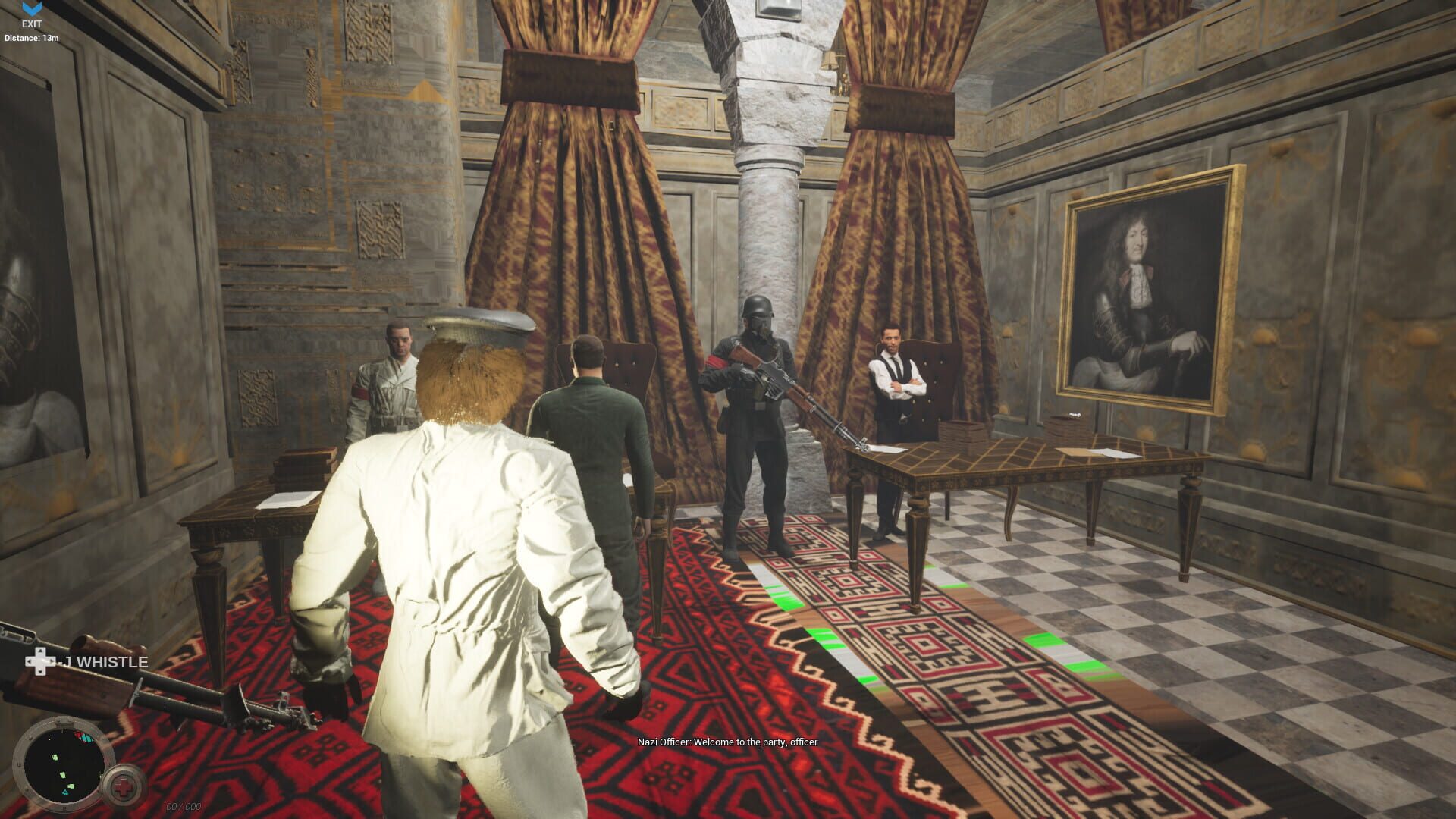The image size is (1456, 819).
Task: Click the Nazi Officer subtitle text
Action: point(726,742)
